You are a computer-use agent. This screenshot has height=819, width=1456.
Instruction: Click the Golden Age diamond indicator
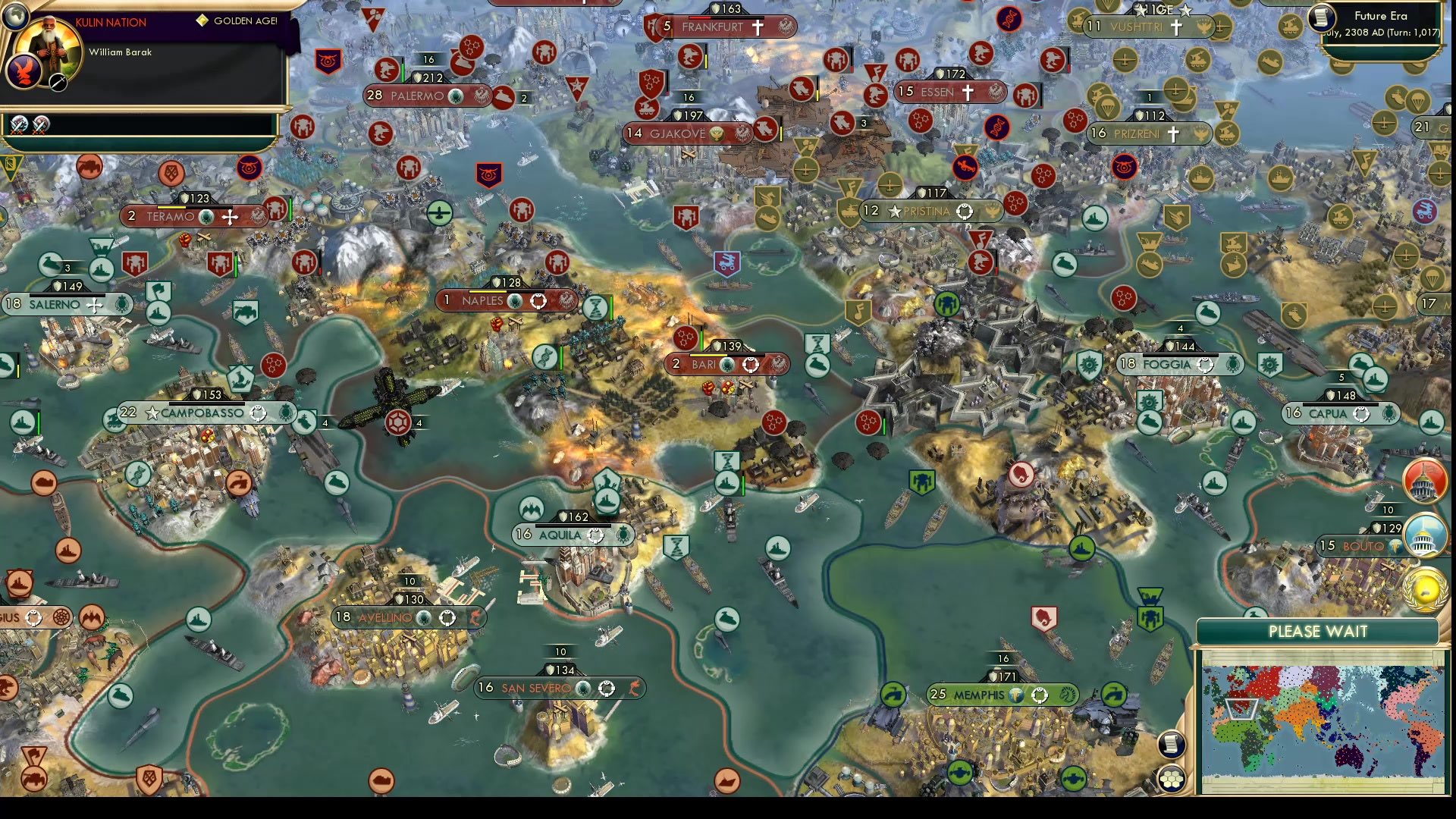201,20
